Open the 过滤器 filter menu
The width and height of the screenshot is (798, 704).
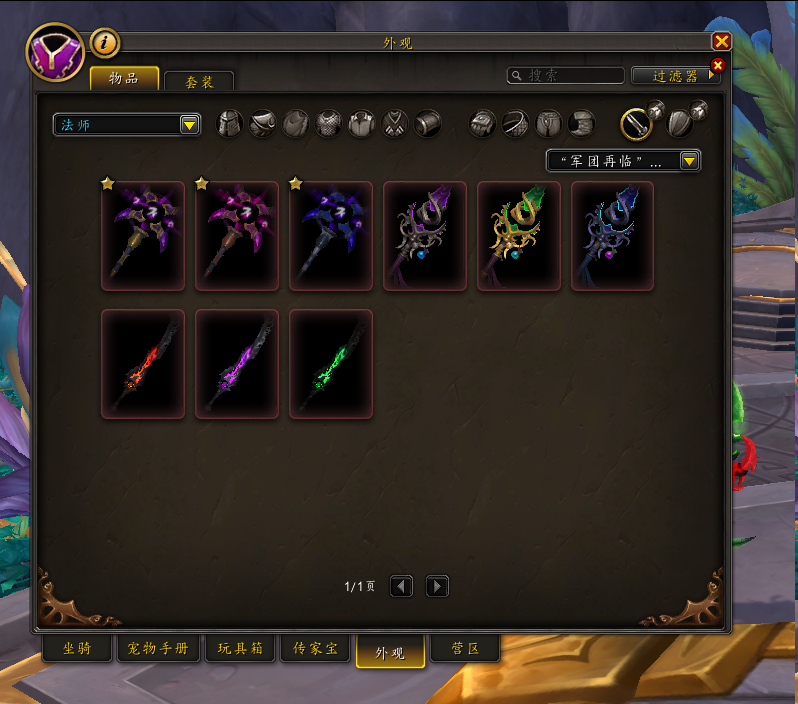pos(676,75)
